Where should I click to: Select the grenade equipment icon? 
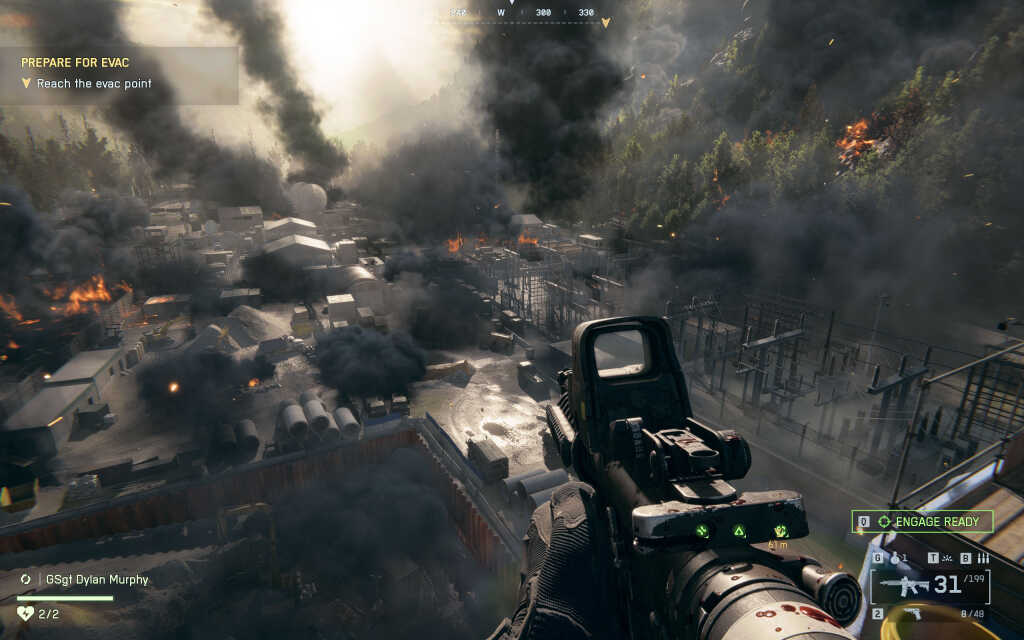point(895,558)
